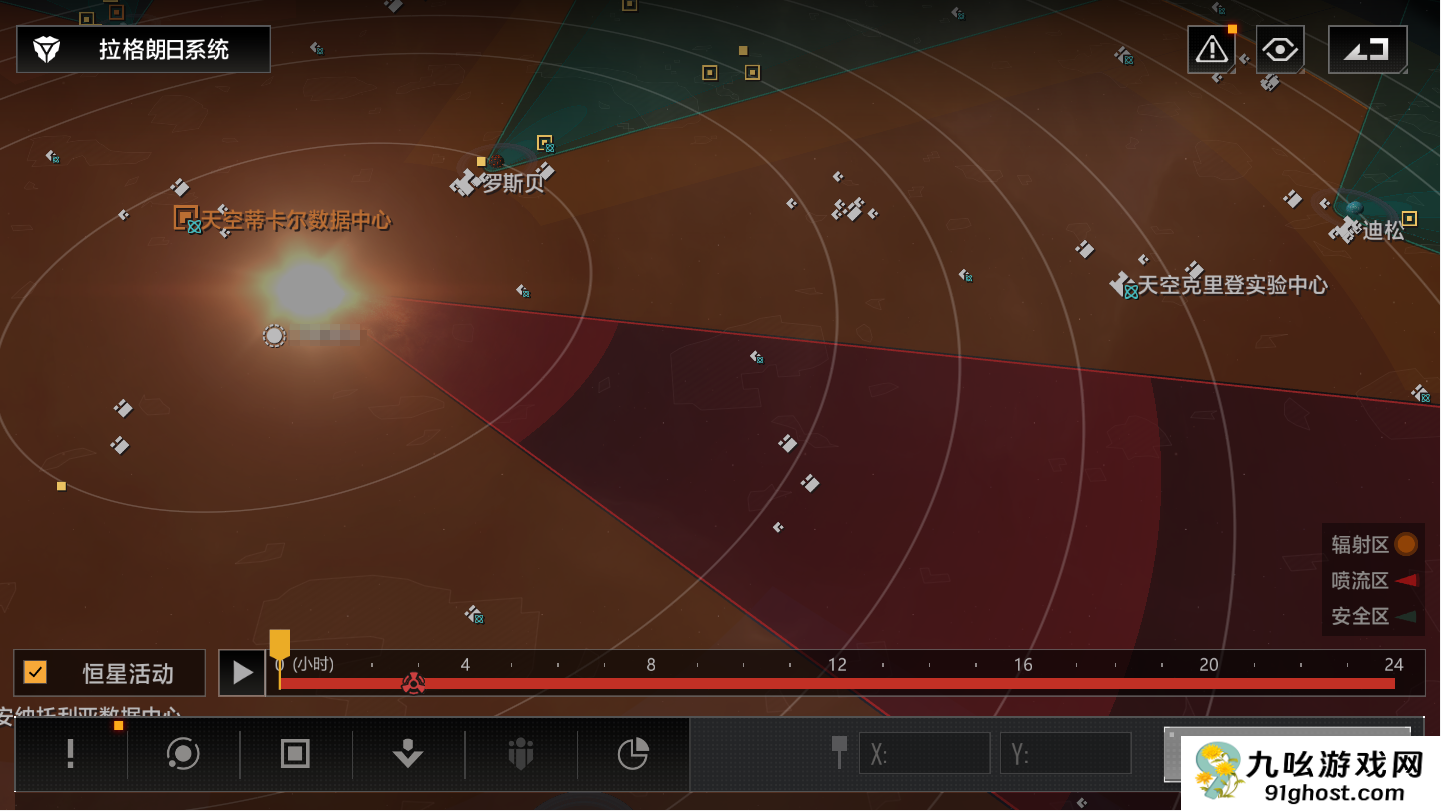This screenshot has height=811, width=1441.
Task: Select the 天空蒂卡尔数据中心 map marker
Action: click(x=186, y=218)
